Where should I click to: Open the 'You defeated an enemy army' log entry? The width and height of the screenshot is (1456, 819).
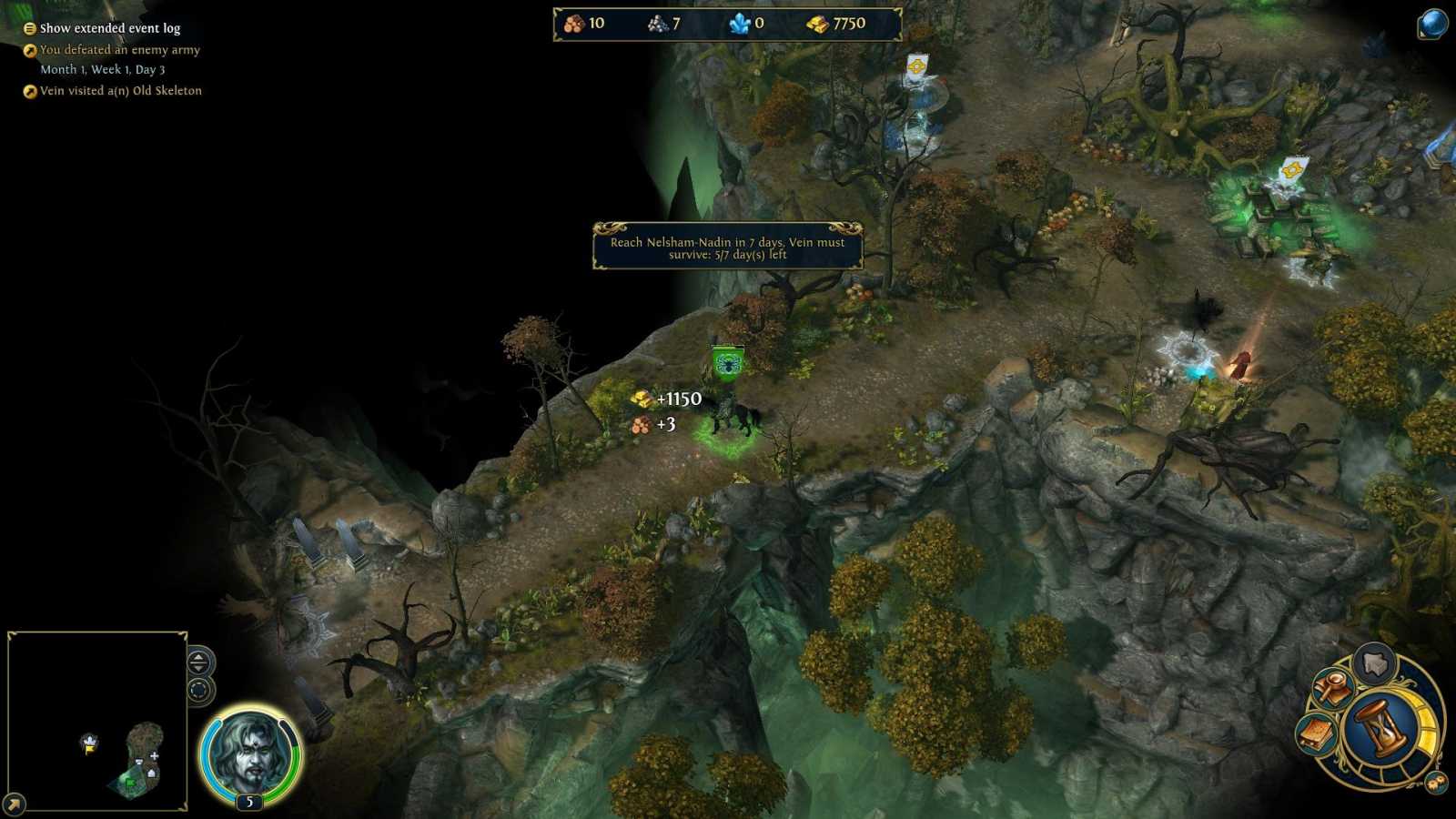coord(119,50)
